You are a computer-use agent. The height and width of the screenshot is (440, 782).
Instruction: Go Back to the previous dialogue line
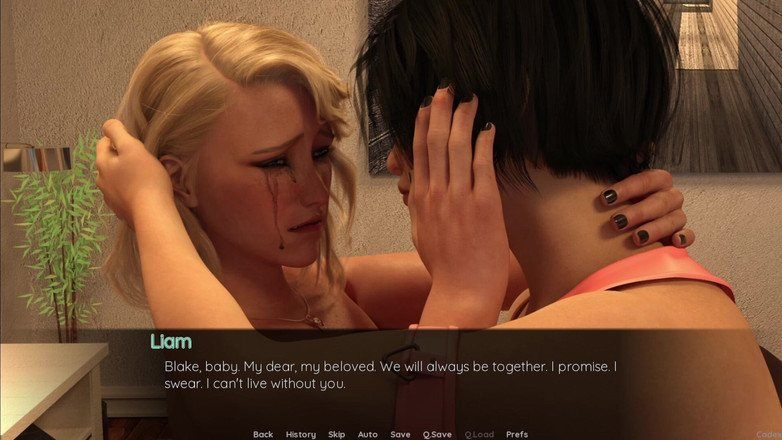(x=263, y=434)
